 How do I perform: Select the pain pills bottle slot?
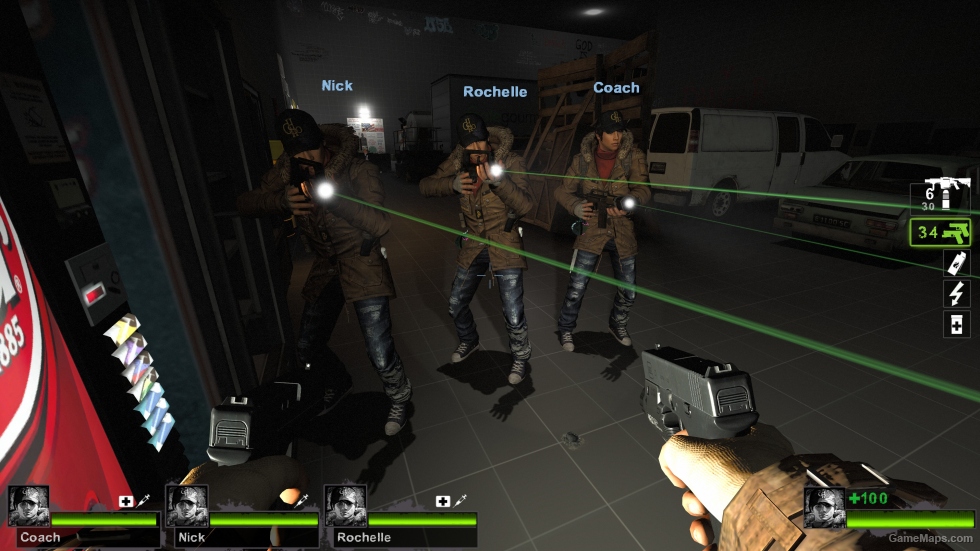click(956, 324)
